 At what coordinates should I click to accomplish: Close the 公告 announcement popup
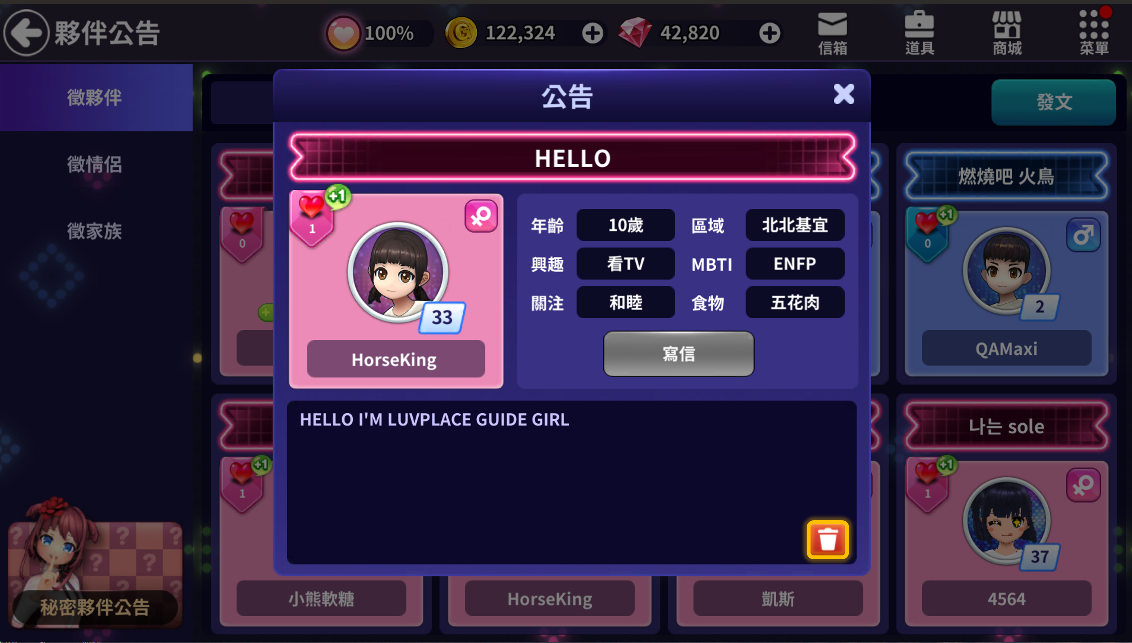844,94
